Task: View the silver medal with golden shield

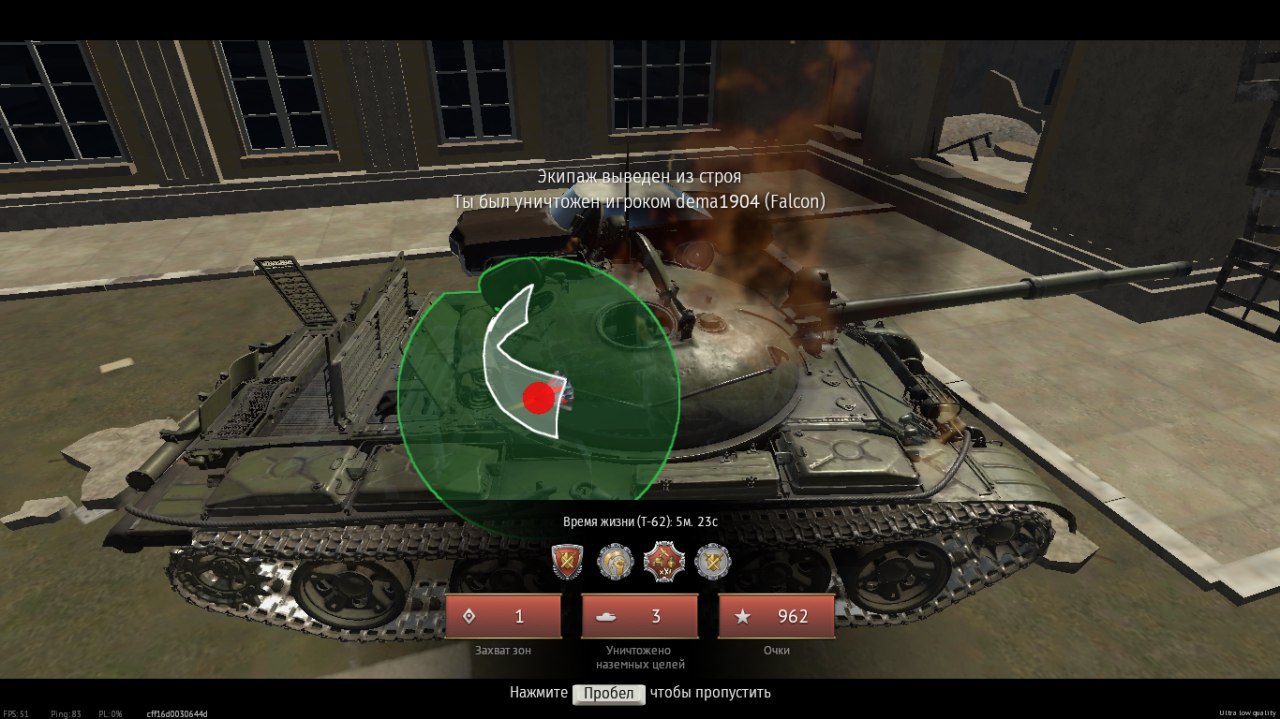Action: (712, 562)
